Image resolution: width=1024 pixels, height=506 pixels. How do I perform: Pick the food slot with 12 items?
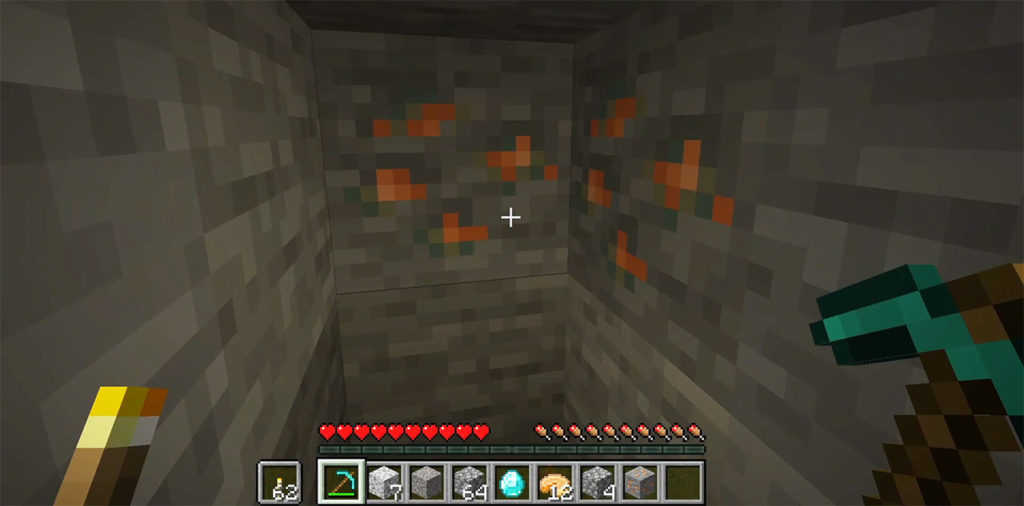[555, 480]
